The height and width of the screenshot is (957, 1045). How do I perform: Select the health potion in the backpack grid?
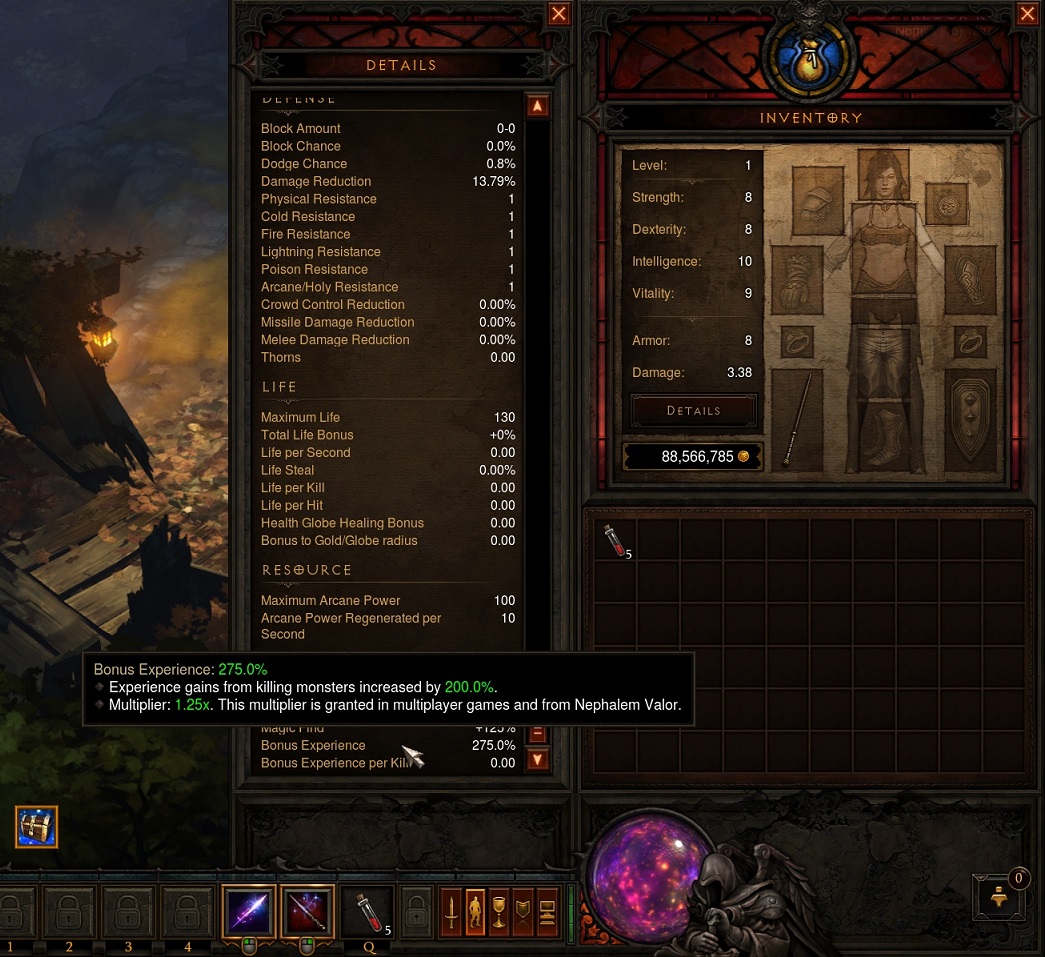tap(615, 541)
